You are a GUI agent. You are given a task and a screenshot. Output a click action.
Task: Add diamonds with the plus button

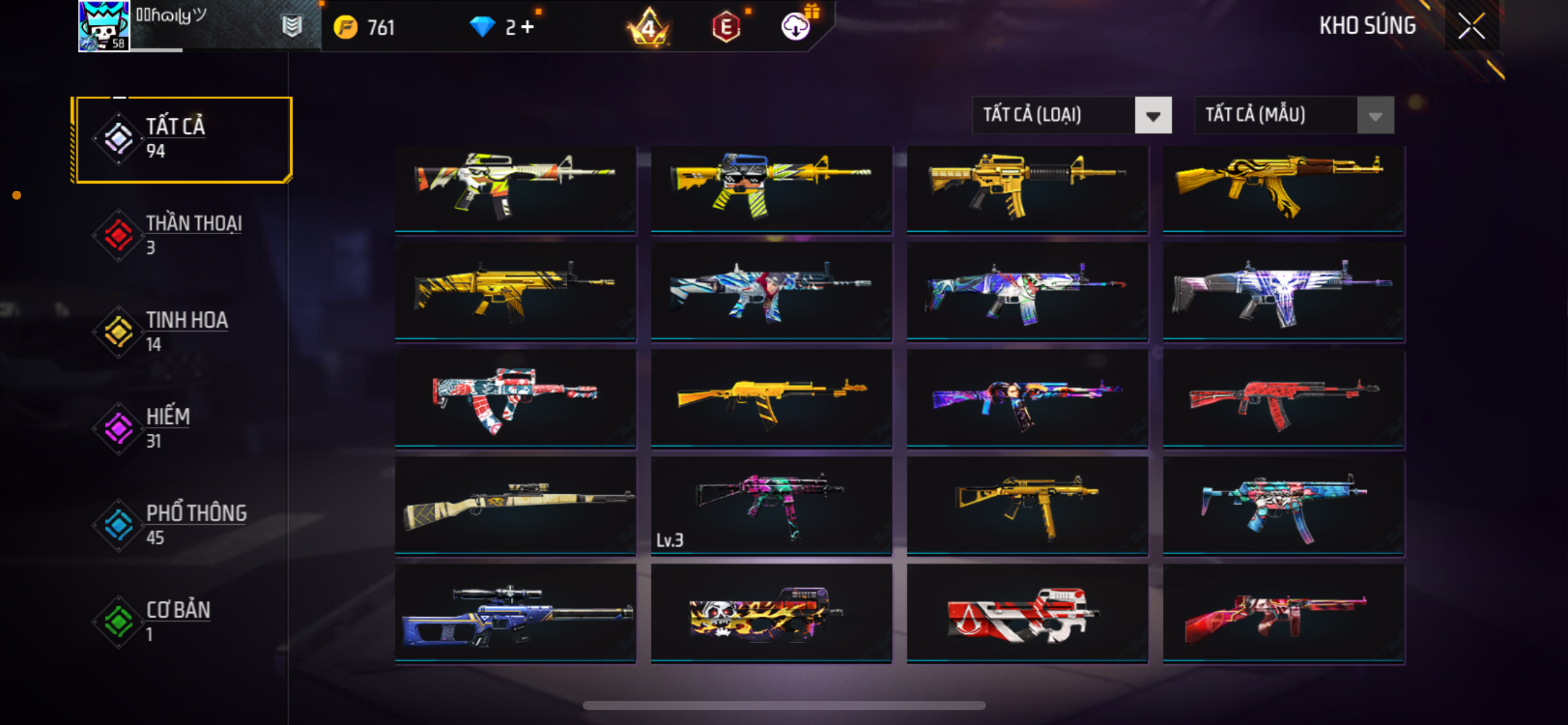(528, 27)
